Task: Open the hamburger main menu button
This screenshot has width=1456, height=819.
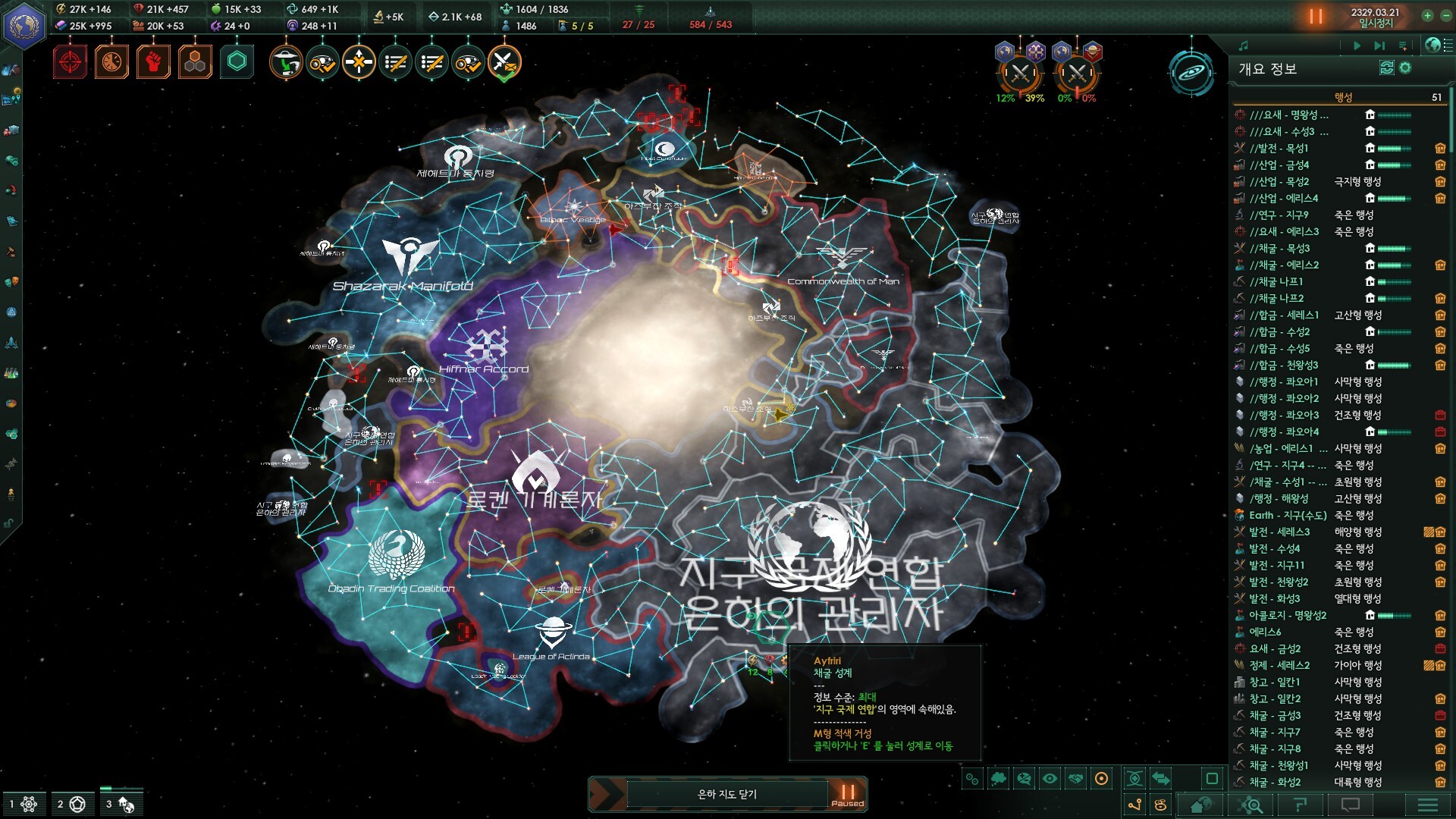Action: [x=1427, y=805]
